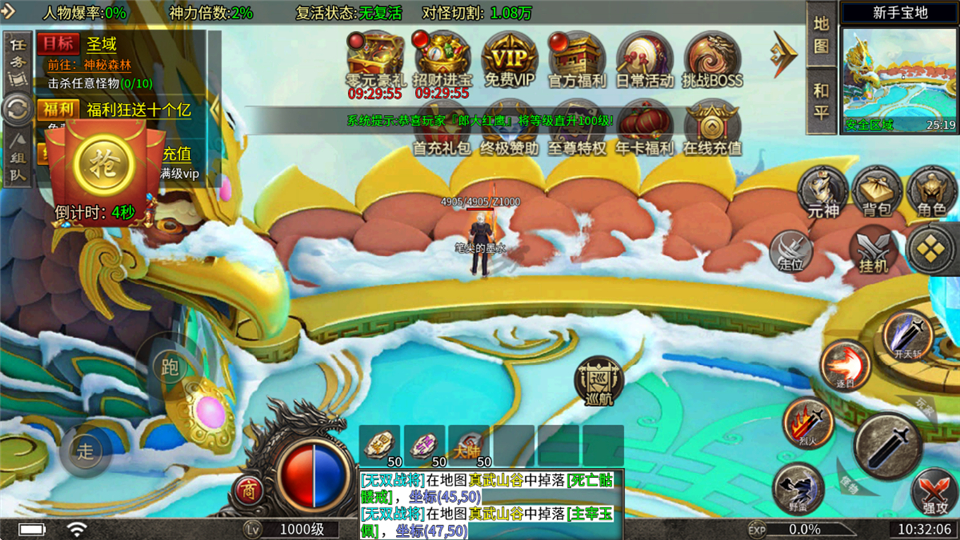
Task: Activate the 巡航 cruise button
Action: pos(596,383)
